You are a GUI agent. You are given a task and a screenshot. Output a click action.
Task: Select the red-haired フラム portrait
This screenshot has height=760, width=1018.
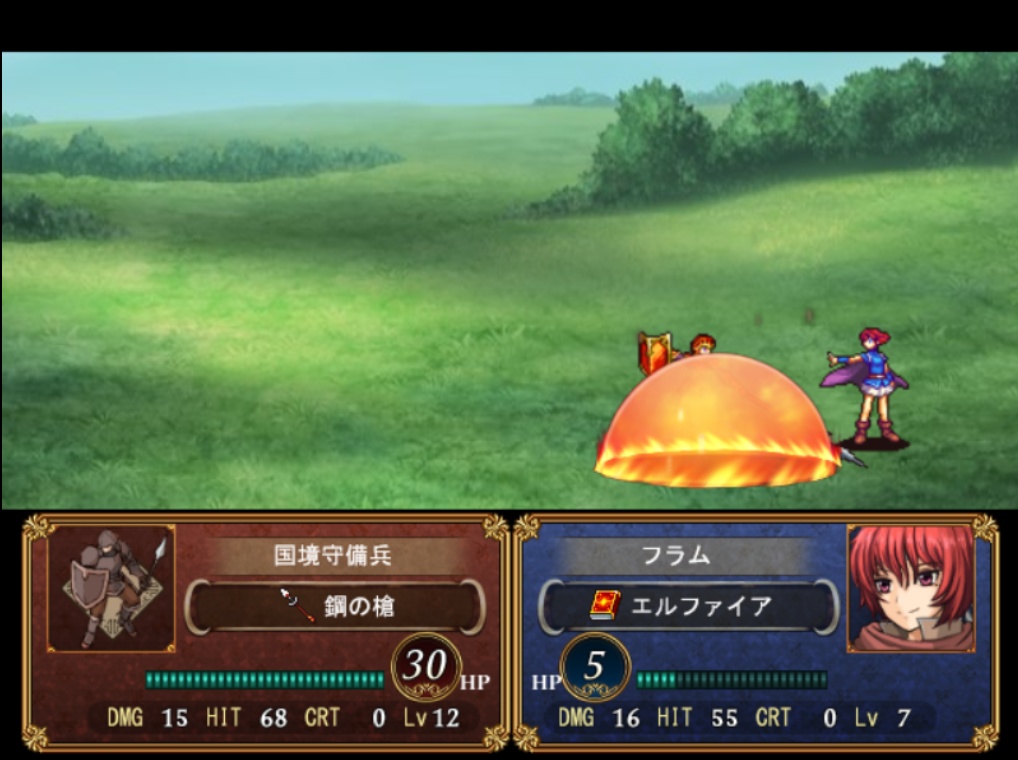pyautogui.click(x=911, y=588)
